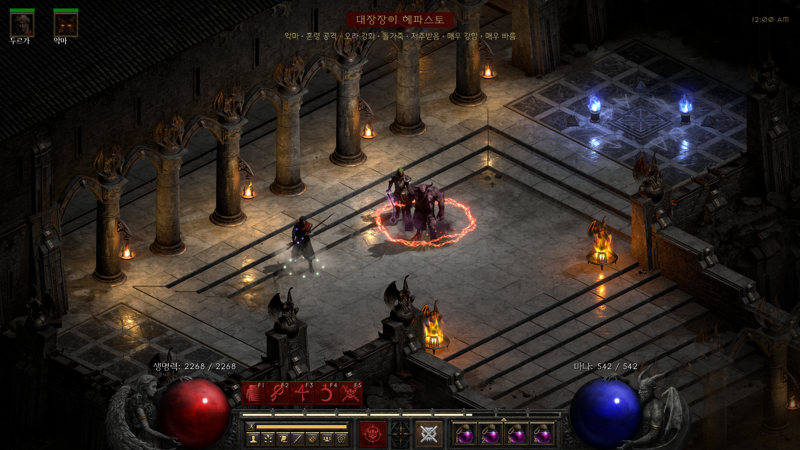Open the crossed-swords right-click skill selector
This screenshot has height=450, width=800.
429,433
